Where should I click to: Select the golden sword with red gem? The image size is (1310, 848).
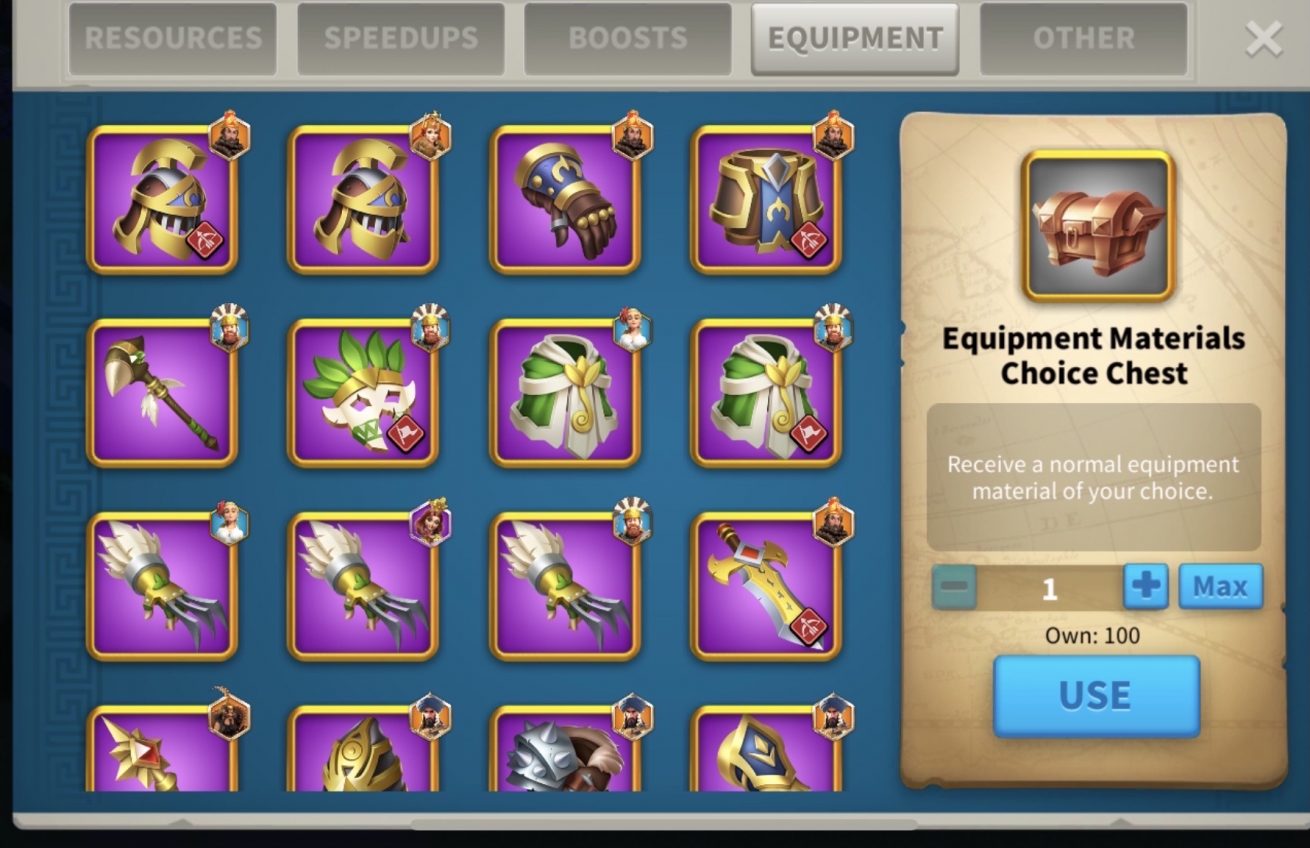click(765, 587)
